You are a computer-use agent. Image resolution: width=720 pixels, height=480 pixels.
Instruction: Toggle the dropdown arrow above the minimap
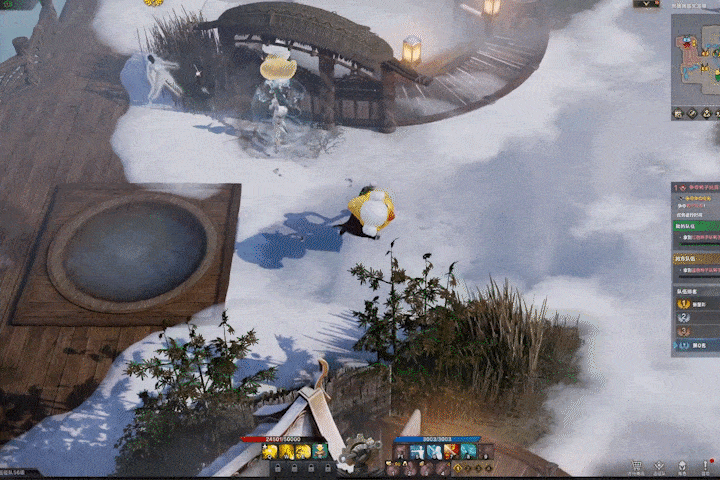(649, 4)
